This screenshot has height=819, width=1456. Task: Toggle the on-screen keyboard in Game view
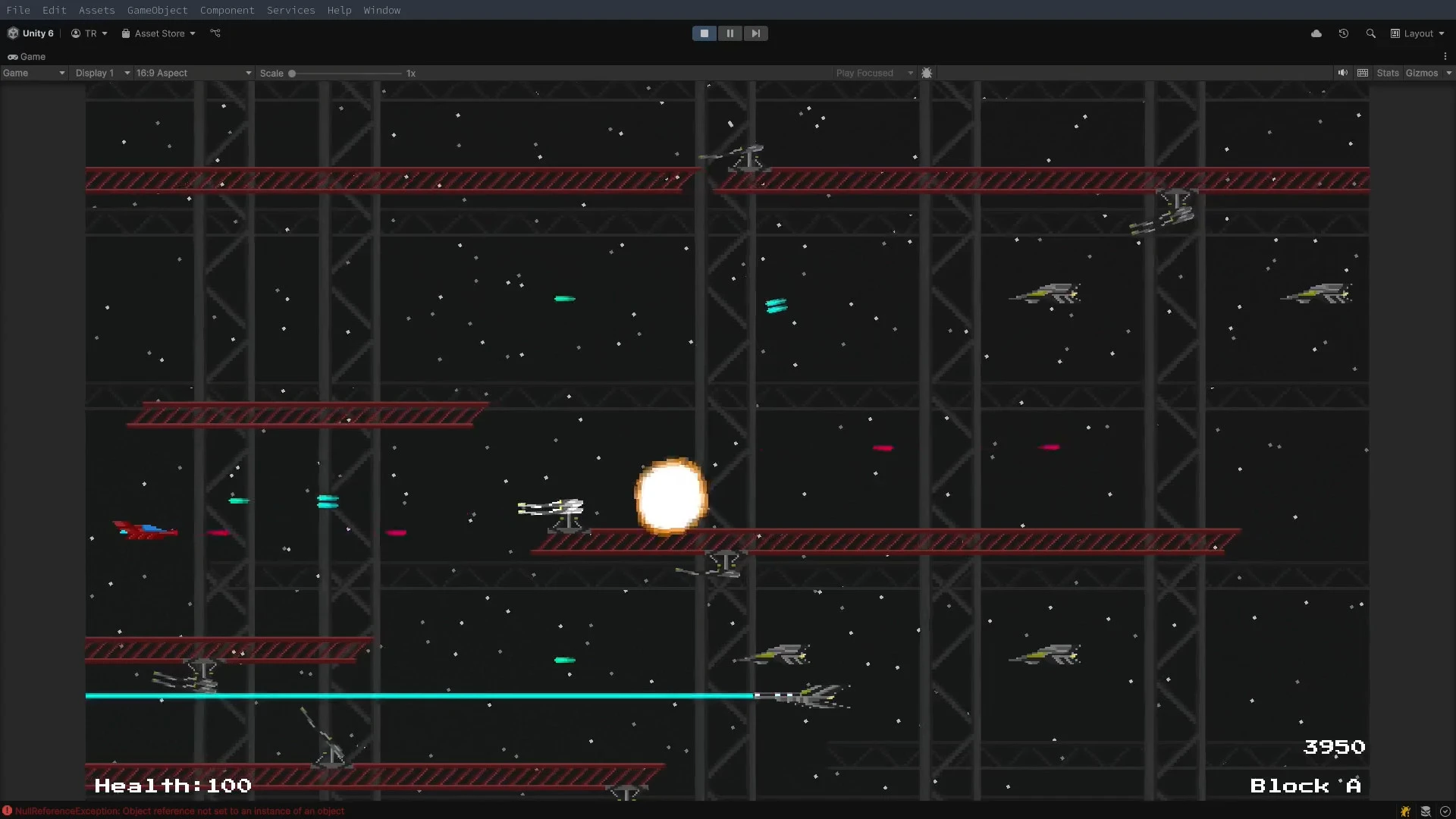(1363, 73)
